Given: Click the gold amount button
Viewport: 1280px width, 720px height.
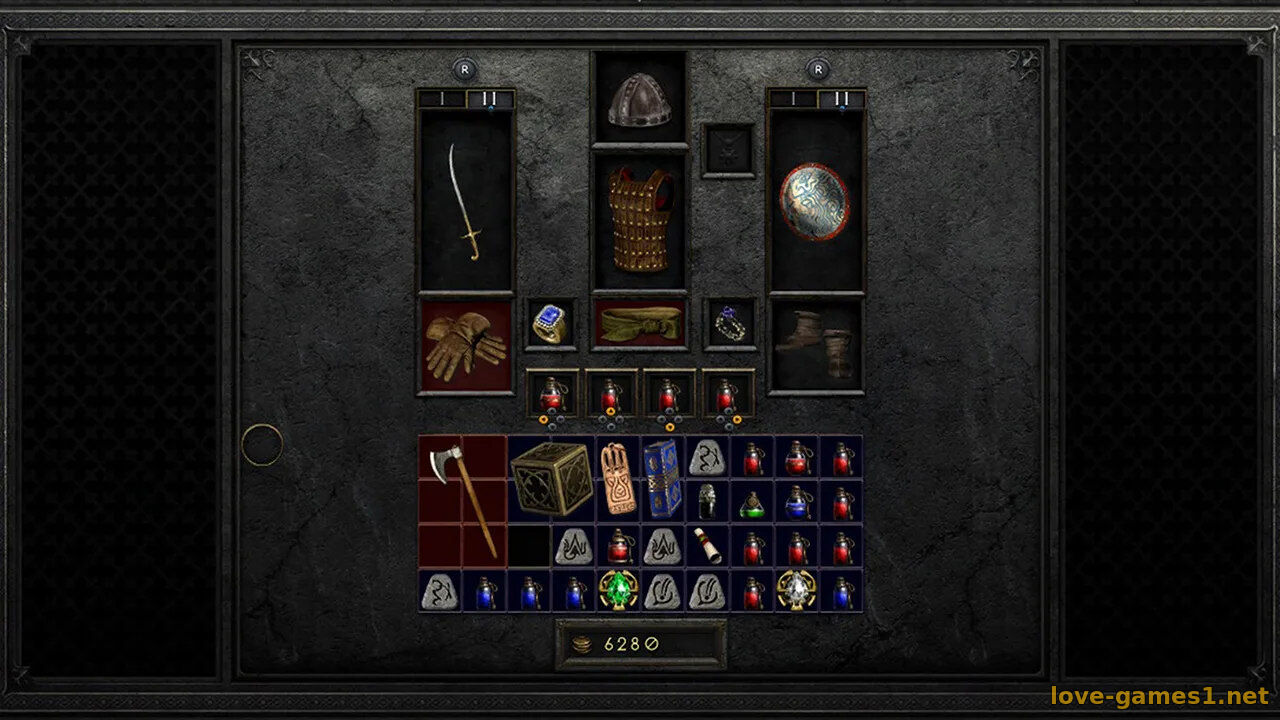Looking at the screenshot, I should [641, 645].
